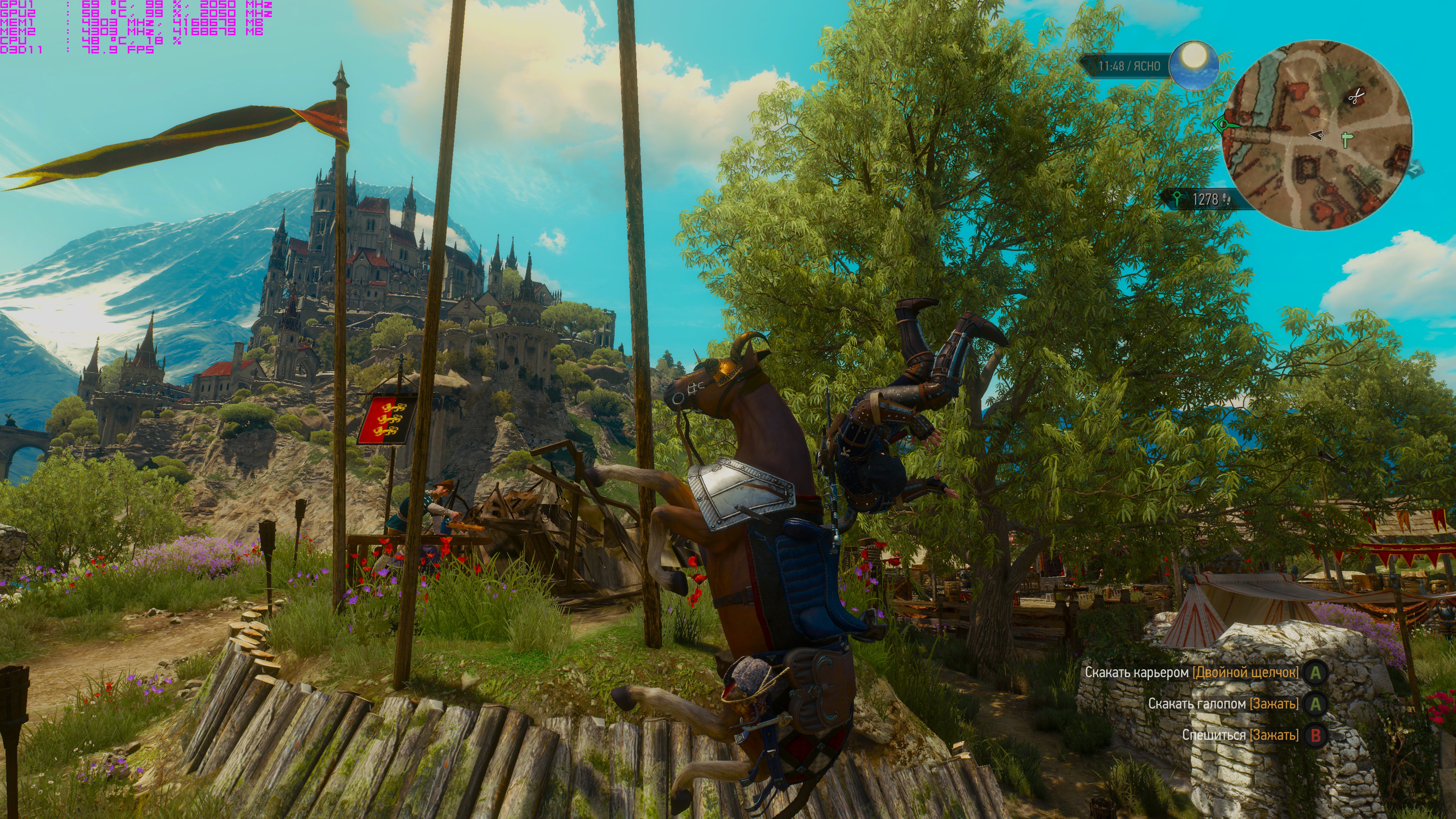The image size is (1456, 819).
Task: Click the north compass marker on the minimap rim
Action: pos(1415,169)
